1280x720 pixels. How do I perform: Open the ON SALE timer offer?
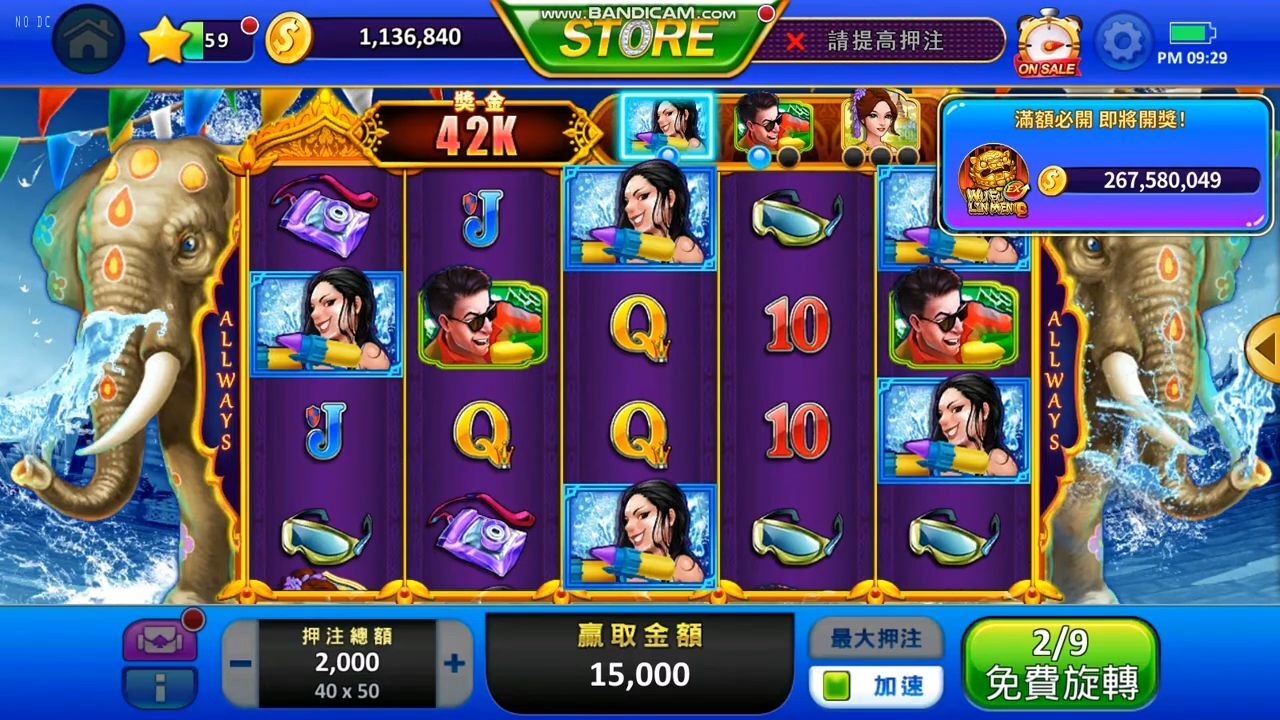pyautogui.click(x=1047, y=42)
